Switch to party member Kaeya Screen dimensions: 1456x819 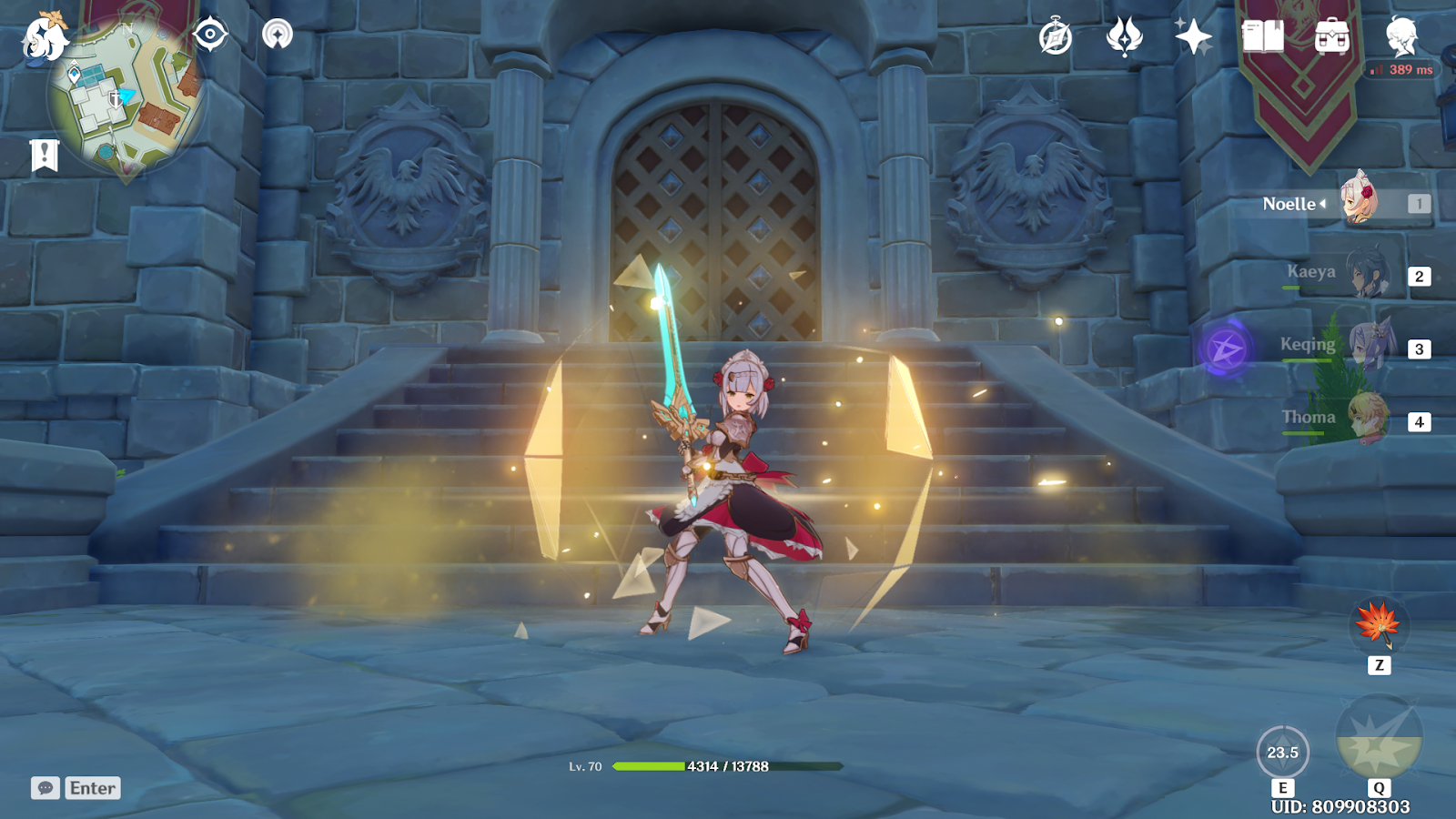coord(1365,274)
